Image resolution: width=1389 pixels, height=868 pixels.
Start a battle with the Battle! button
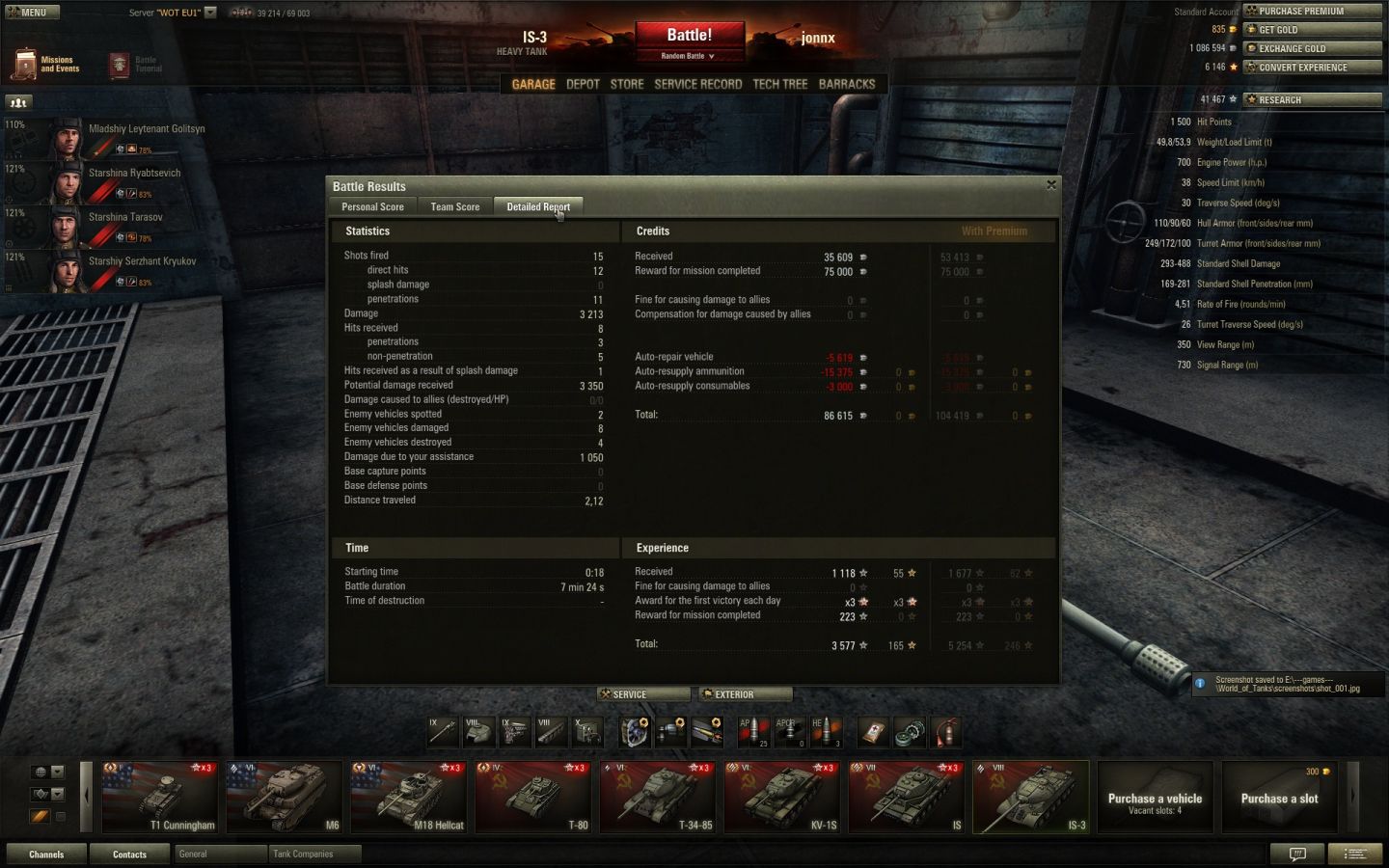point(689,36)
